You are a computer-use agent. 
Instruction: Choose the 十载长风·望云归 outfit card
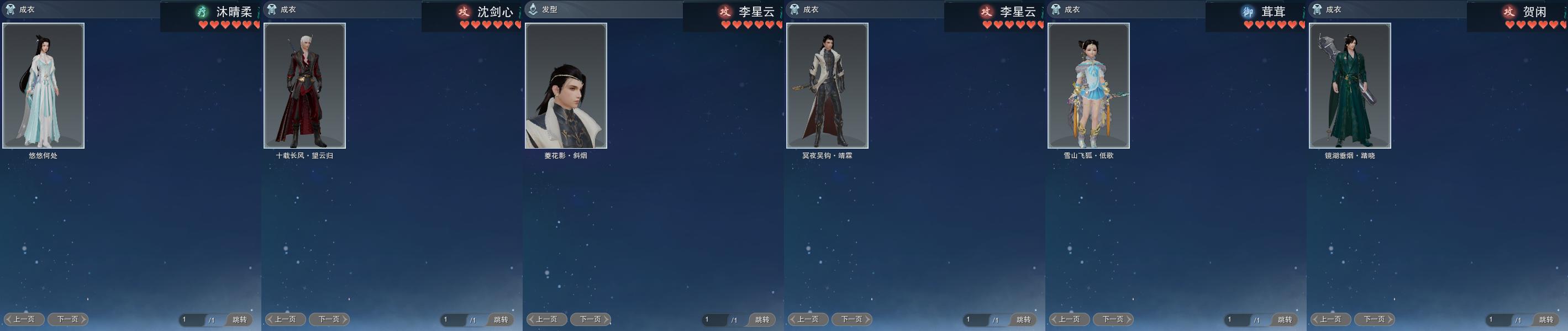click(304, 86)
